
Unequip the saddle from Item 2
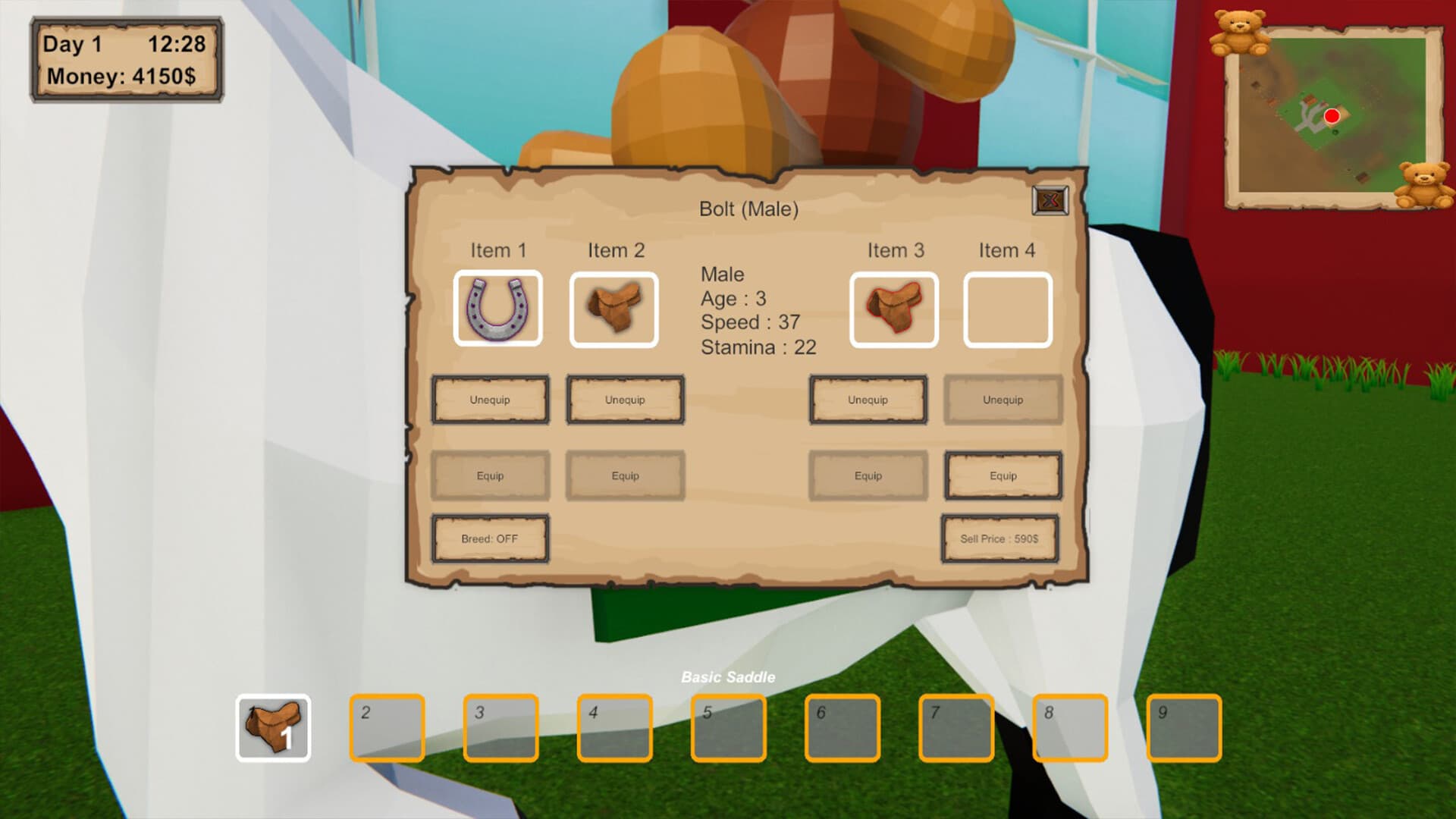[x=625, y=400]
